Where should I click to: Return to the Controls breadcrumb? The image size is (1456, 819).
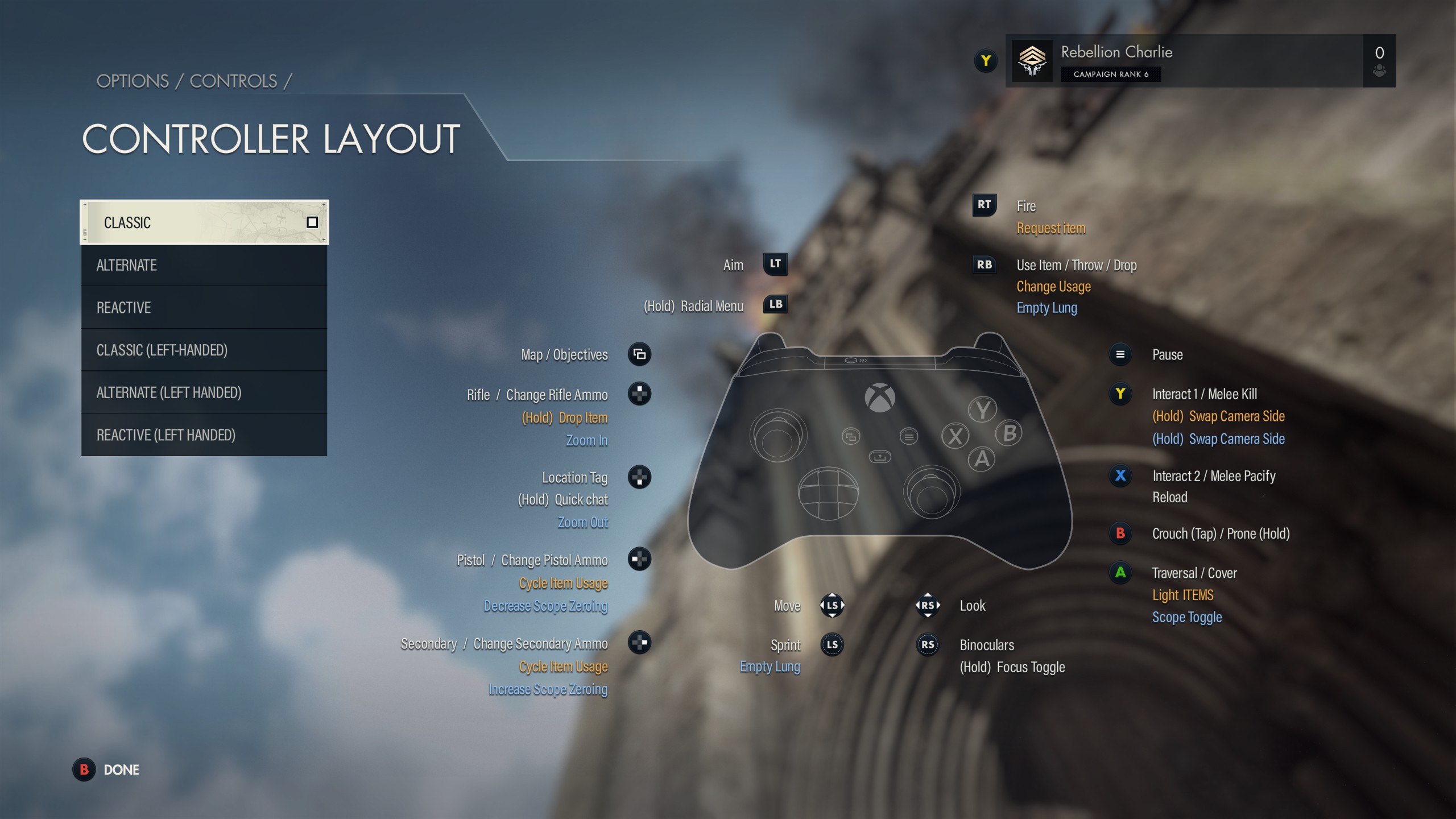click(x=233, y=81)
